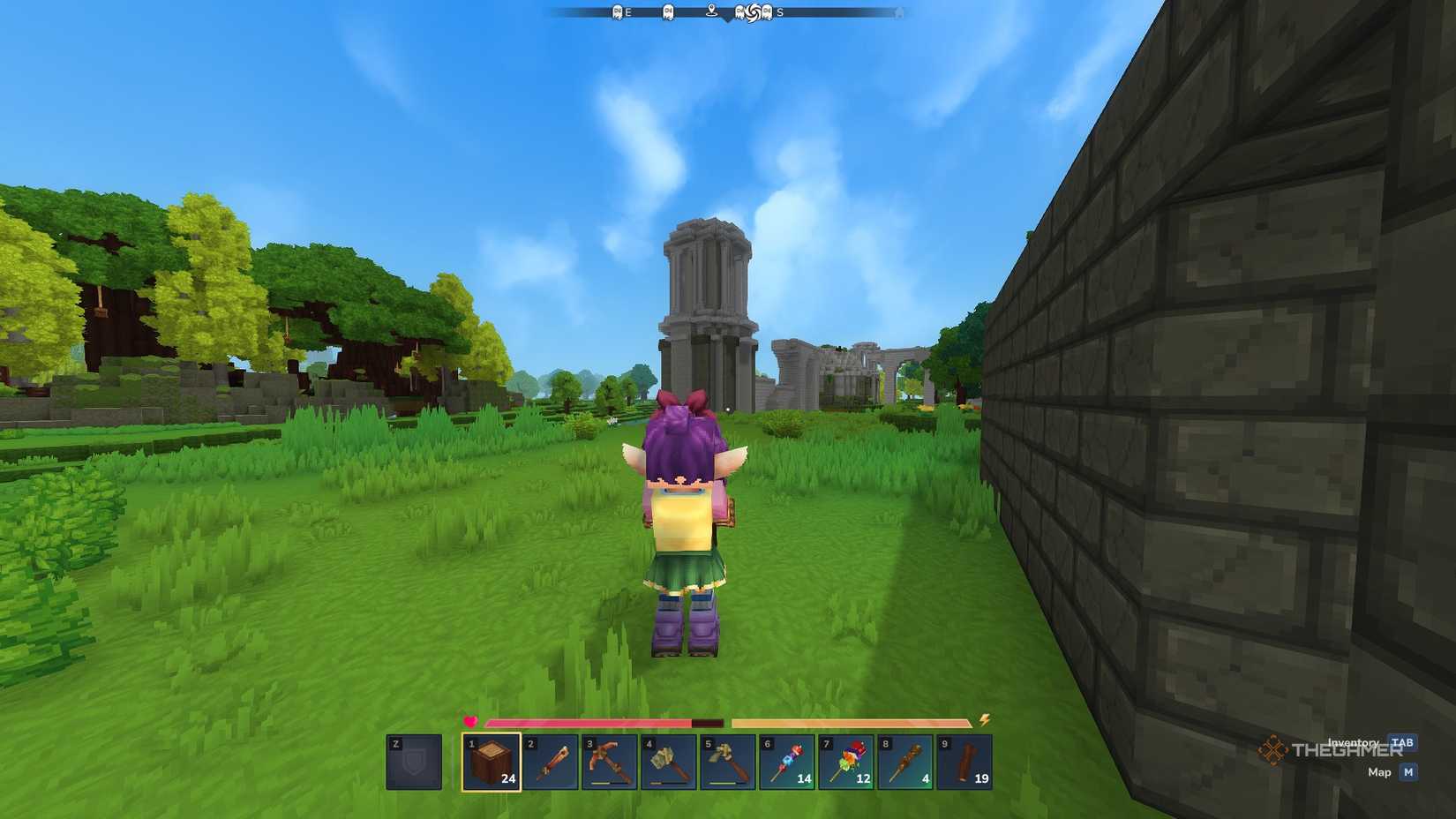The image size is (1456, 819).
Task: Equip the dagger in hotbar slot 2
Action: coord(551,762)
